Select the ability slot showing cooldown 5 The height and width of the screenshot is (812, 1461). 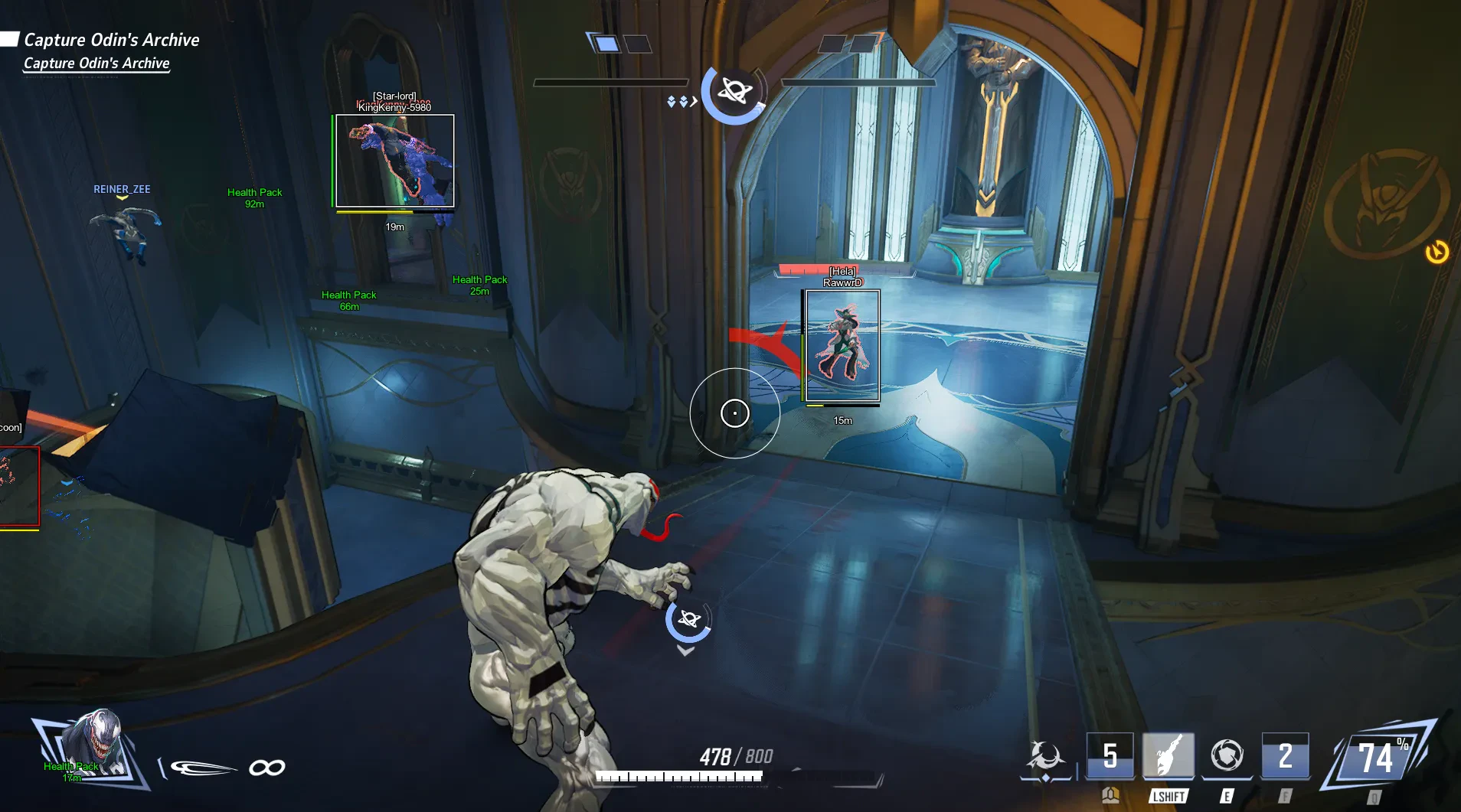tap(1110, 756)
